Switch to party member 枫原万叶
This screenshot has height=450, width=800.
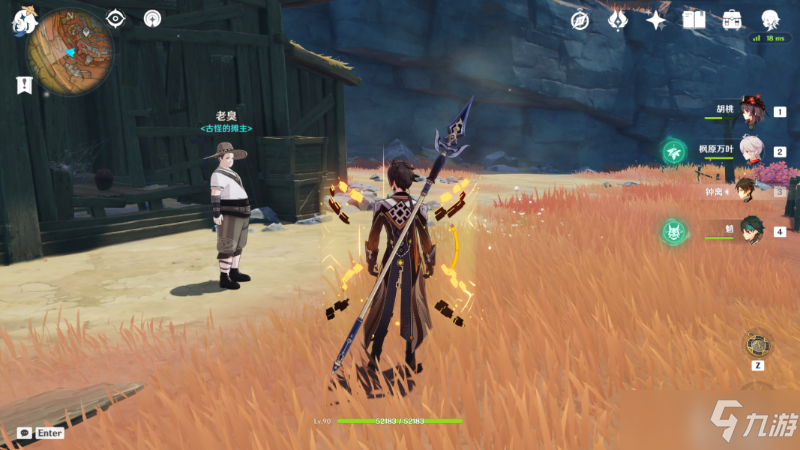pos(750,152)
